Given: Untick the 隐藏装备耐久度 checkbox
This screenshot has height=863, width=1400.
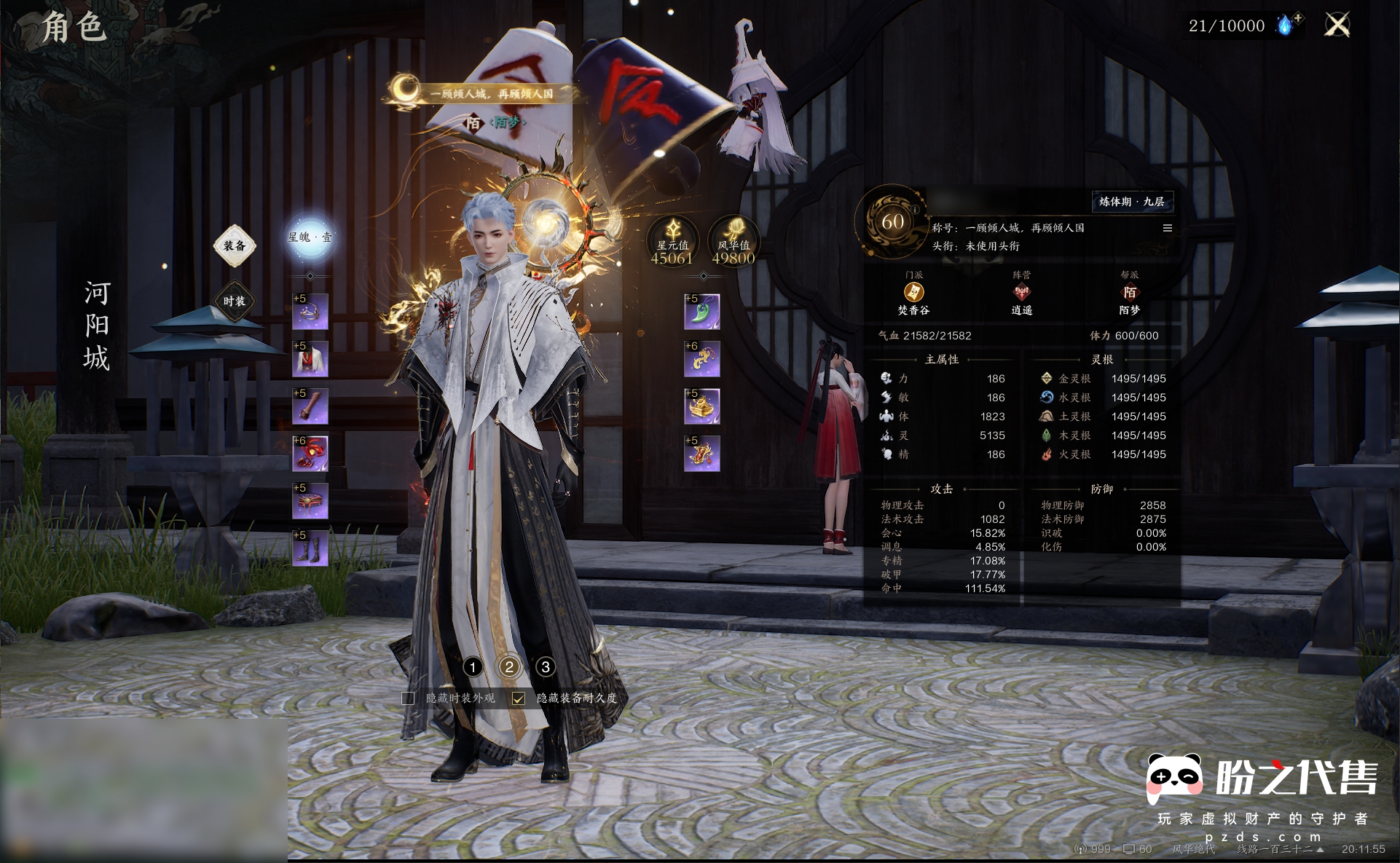Looking at the screenshot, I should coord(518,698).
